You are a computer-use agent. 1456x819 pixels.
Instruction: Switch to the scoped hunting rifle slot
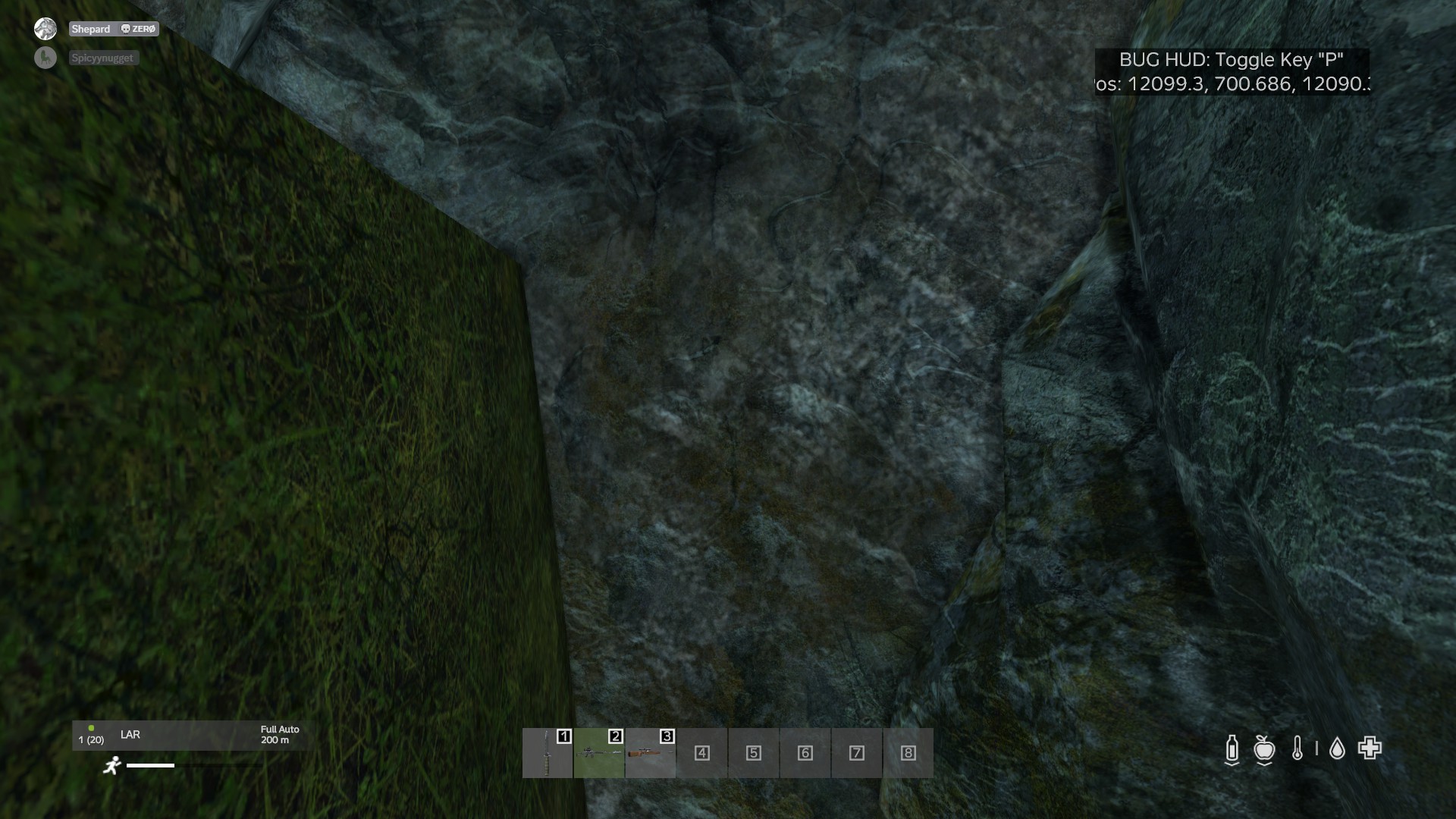[x=651, y=753]
